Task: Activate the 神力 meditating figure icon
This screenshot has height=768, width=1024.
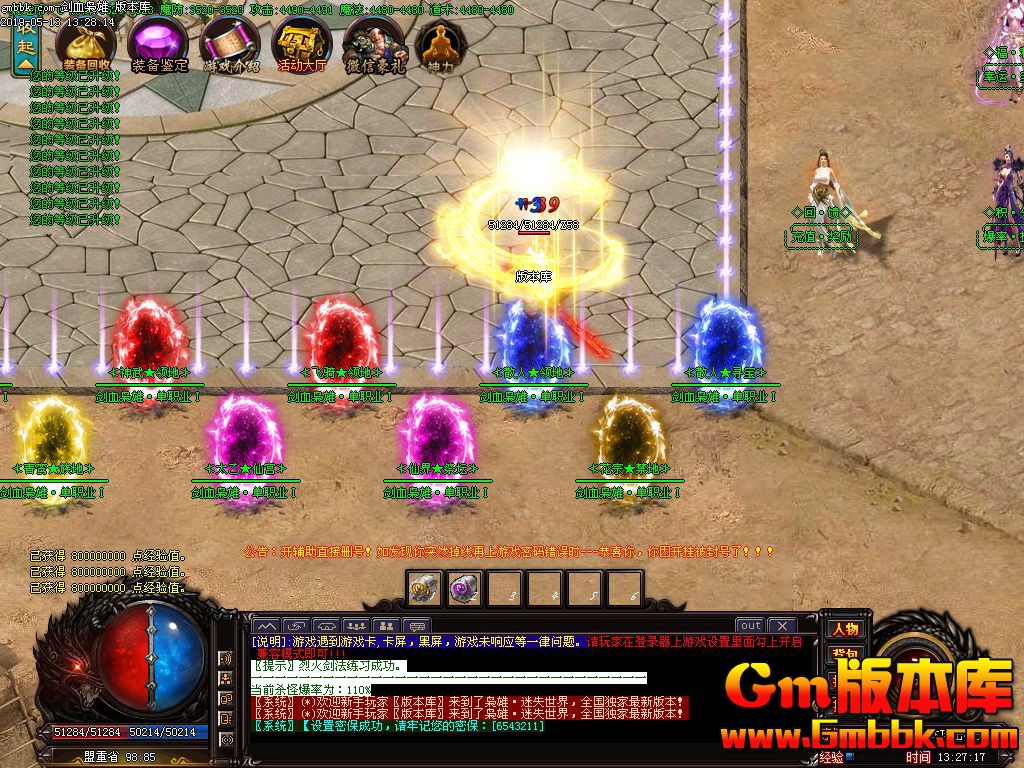Action: (435, 43)
